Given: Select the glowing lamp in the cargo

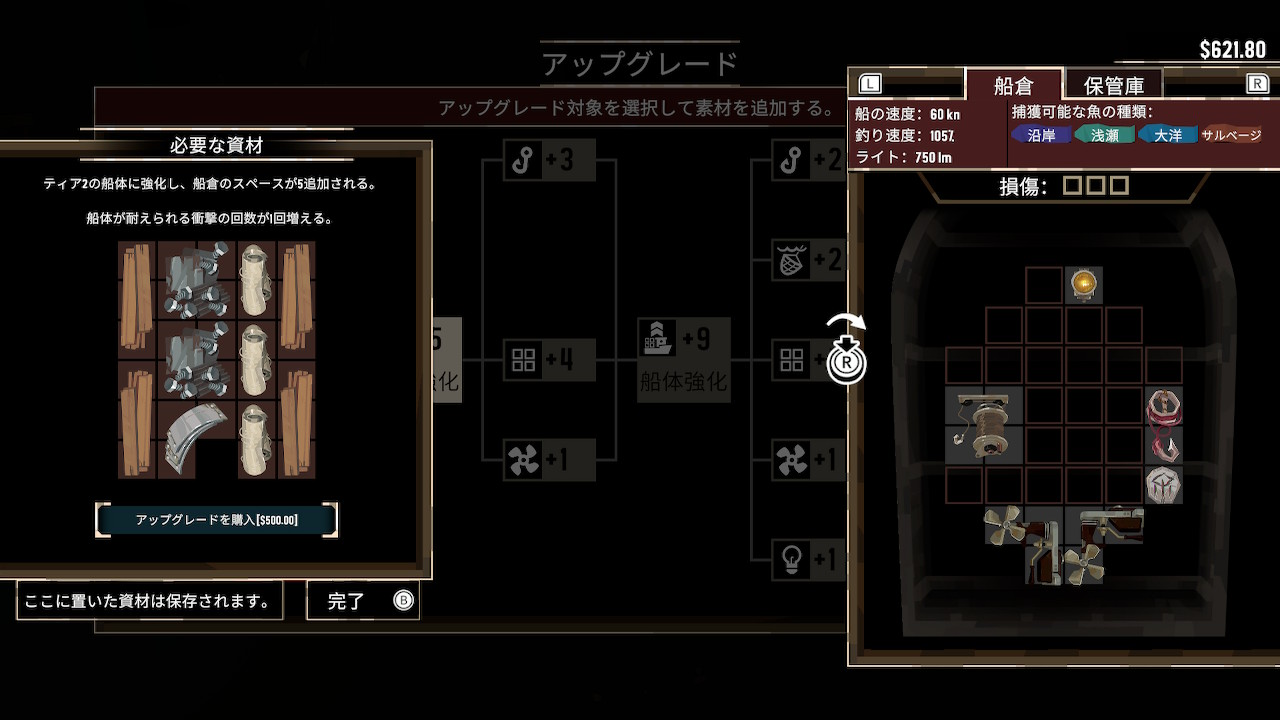Looking at the screenshot, I should coord(1084,285).
